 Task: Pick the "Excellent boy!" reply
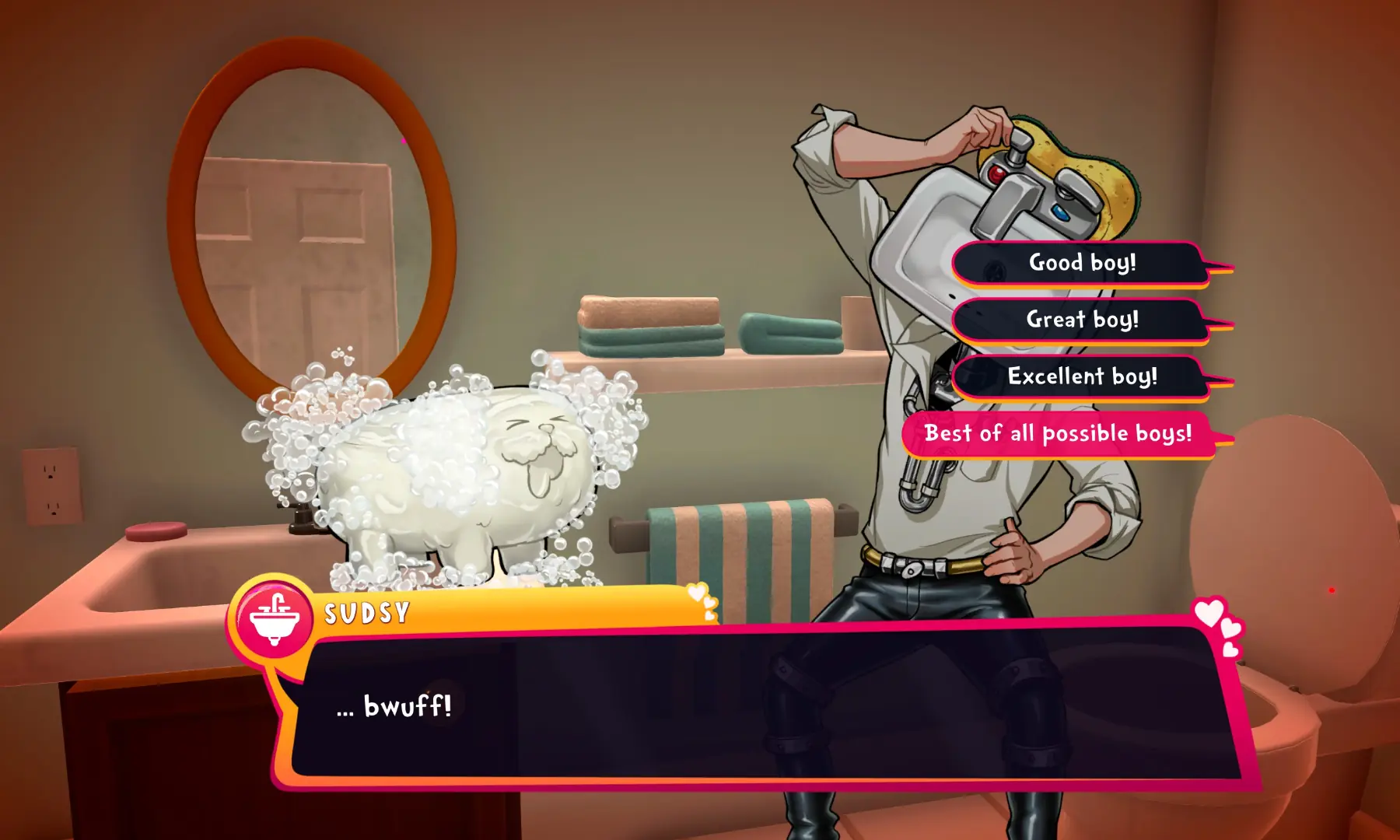click(x=1083, y=377)
